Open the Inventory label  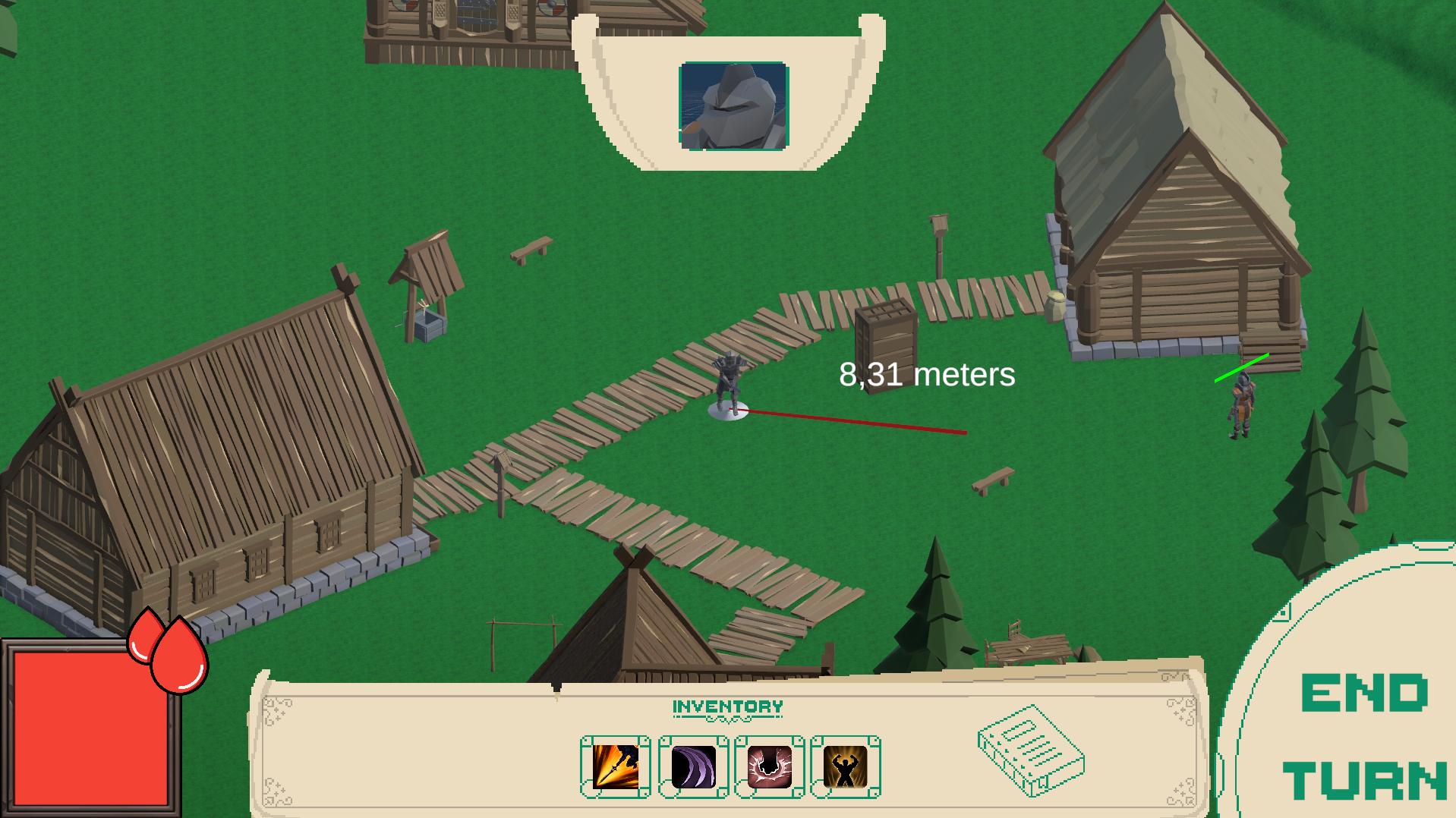coord(727,707)
